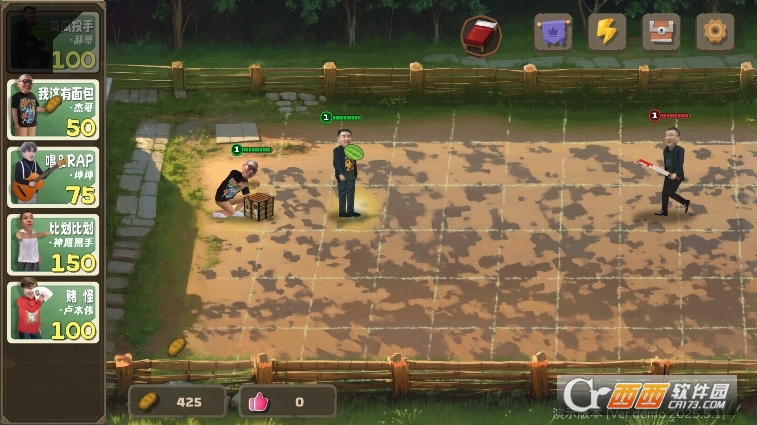Open settings with the gear icon
Screen dimensions: 757x425
click(x=715, y=32)
